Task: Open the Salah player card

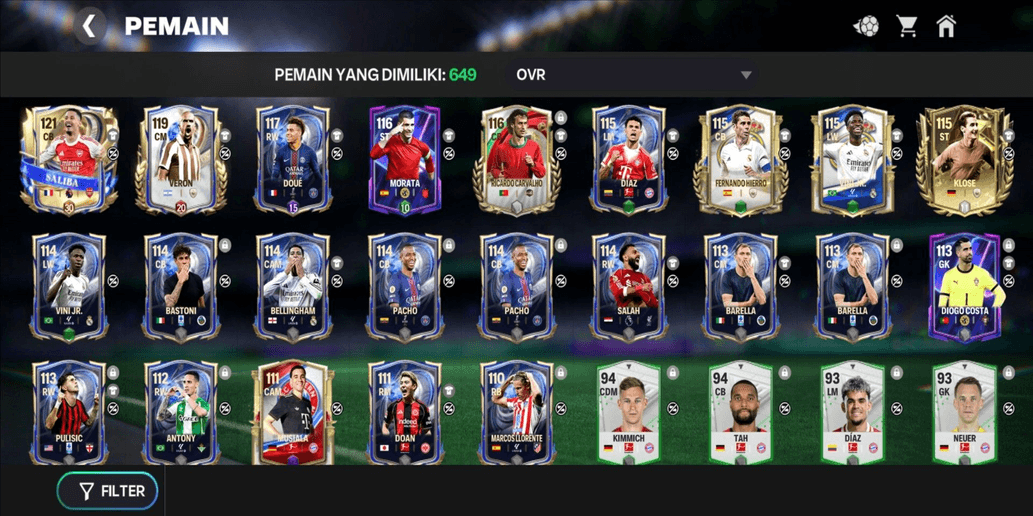Action: [x=628, y=288]
